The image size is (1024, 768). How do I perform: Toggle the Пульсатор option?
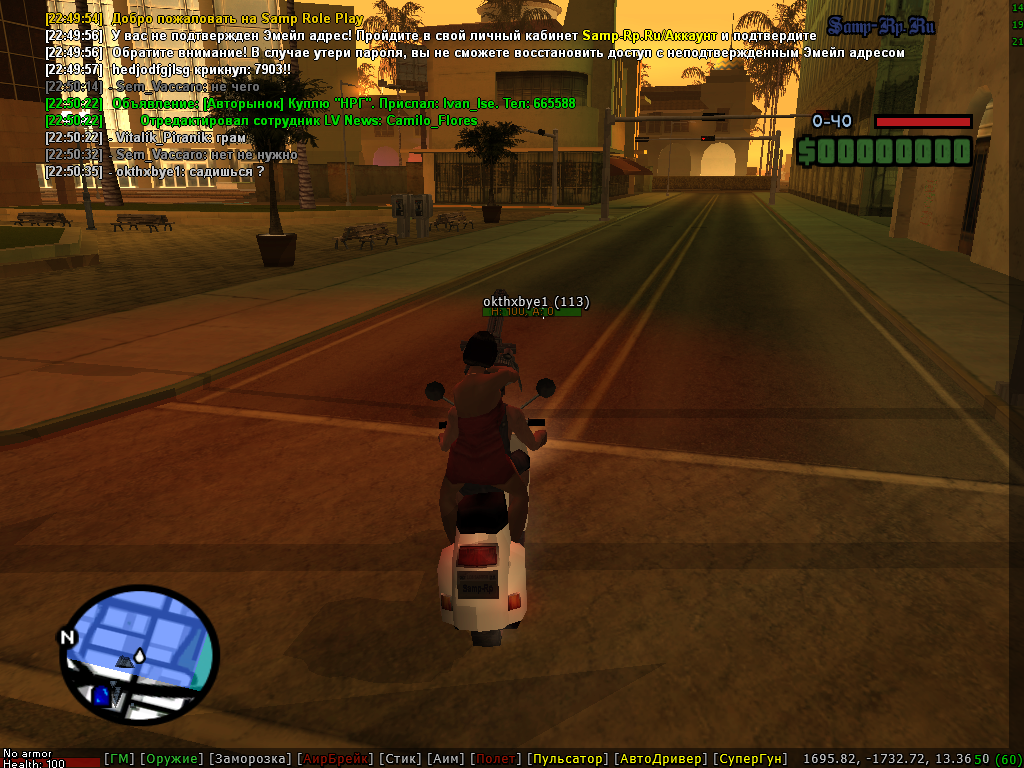coord(567,760)
